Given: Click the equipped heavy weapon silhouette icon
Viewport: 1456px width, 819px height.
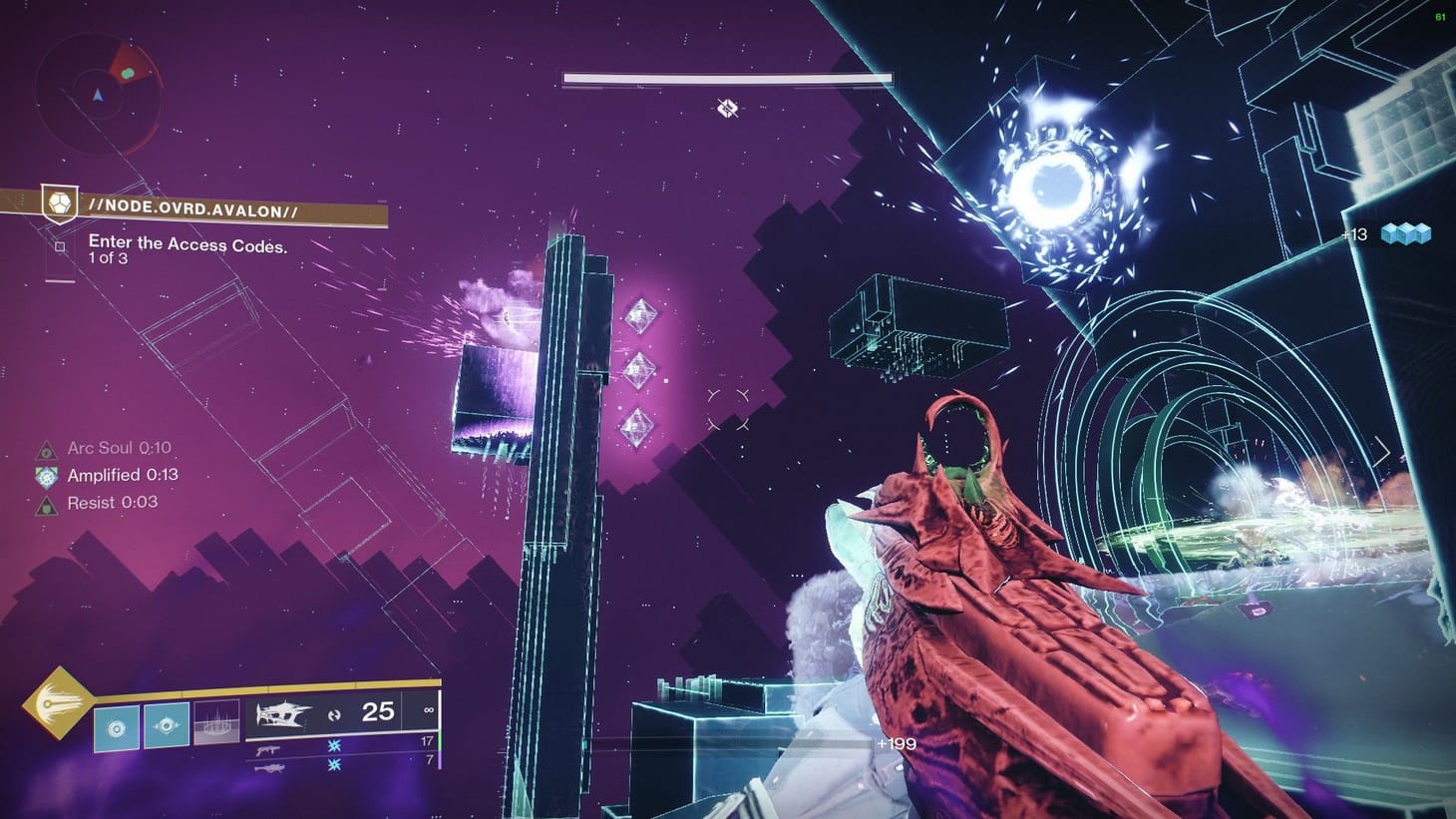Looking at the screenshot, I should click(x=284, y=715).
